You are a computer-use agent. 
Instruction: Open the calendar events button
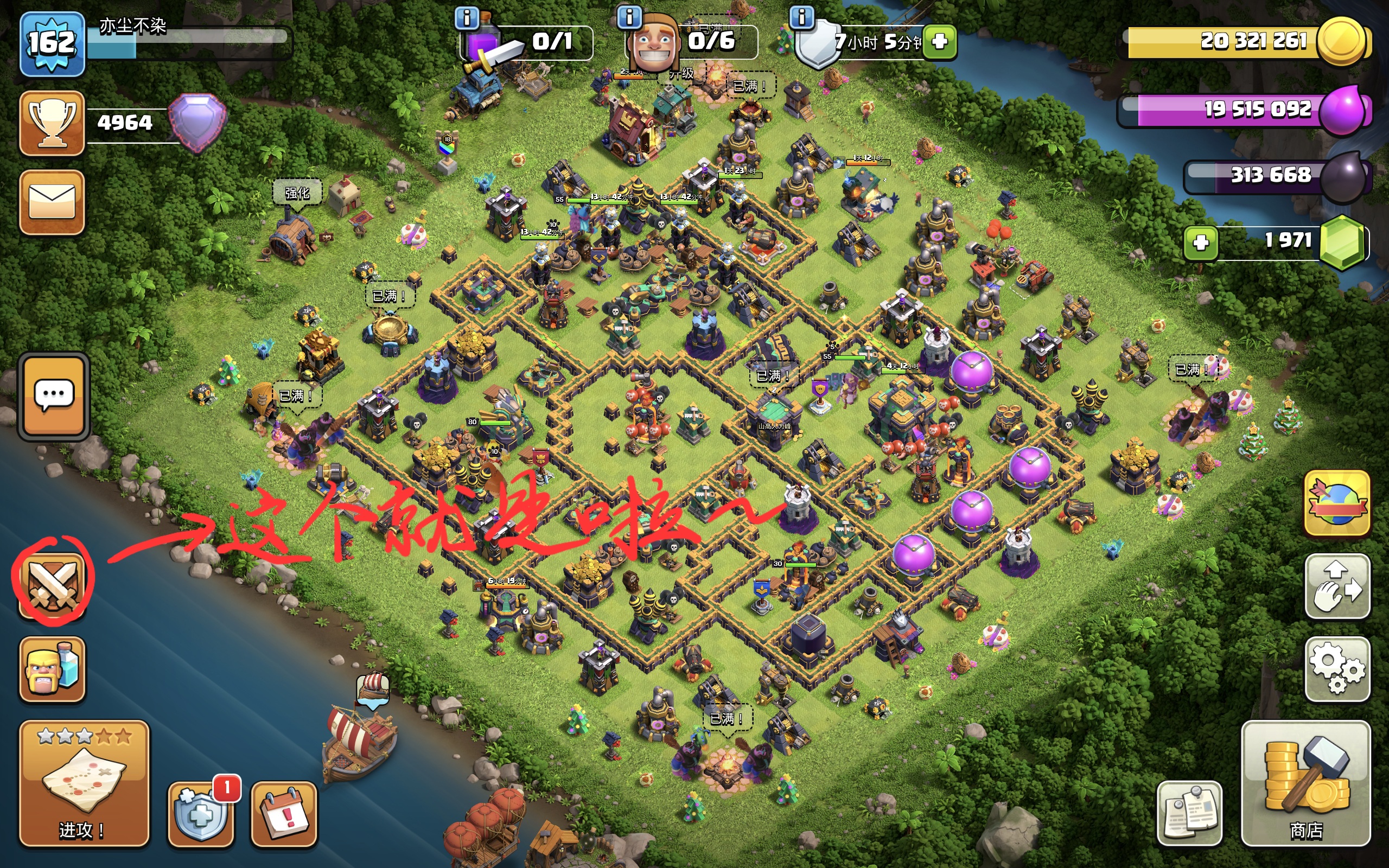(x=284, y=814)
